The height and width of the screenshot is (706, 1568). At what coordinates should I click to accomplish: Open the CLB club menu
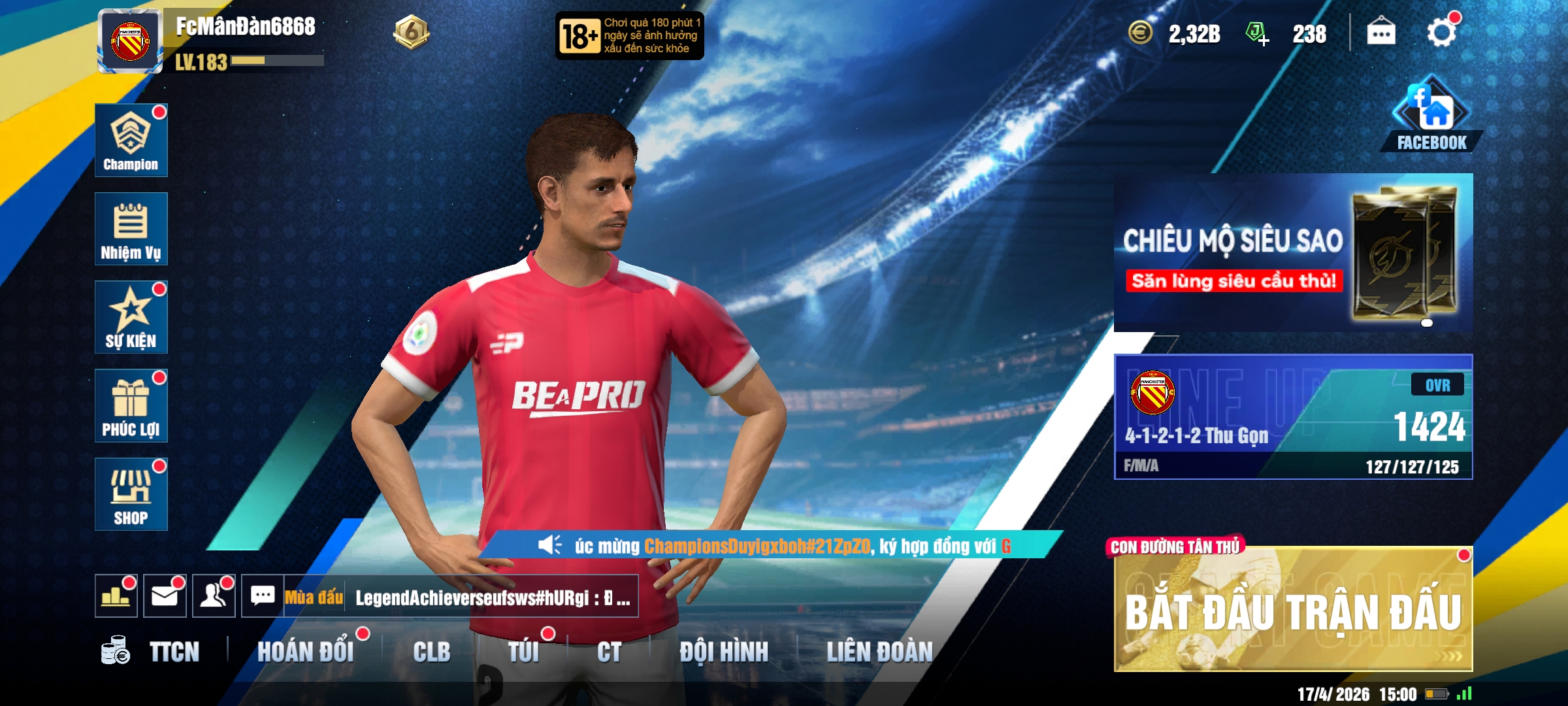[x=431, y=652]
